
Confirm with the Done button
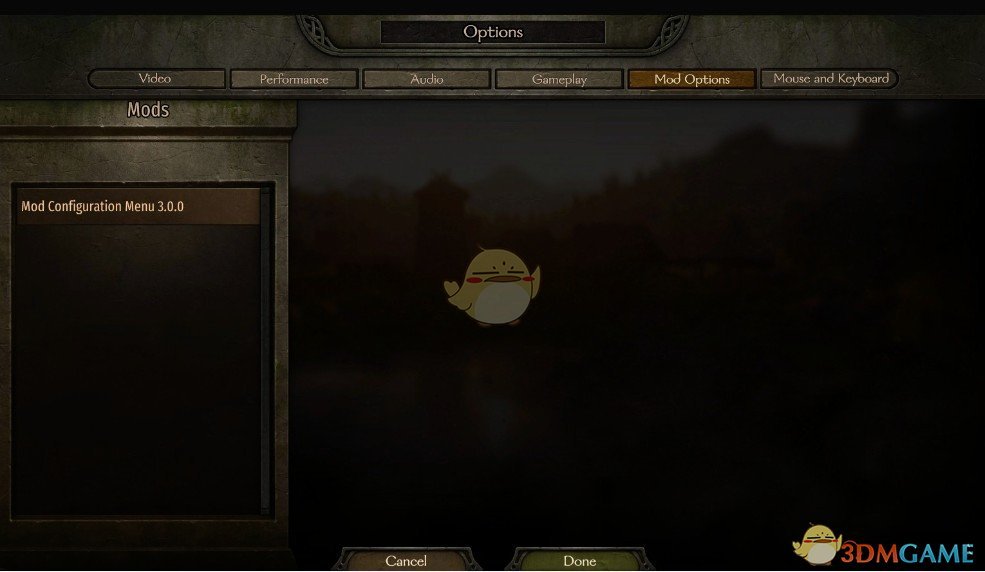tap(579, 561)
